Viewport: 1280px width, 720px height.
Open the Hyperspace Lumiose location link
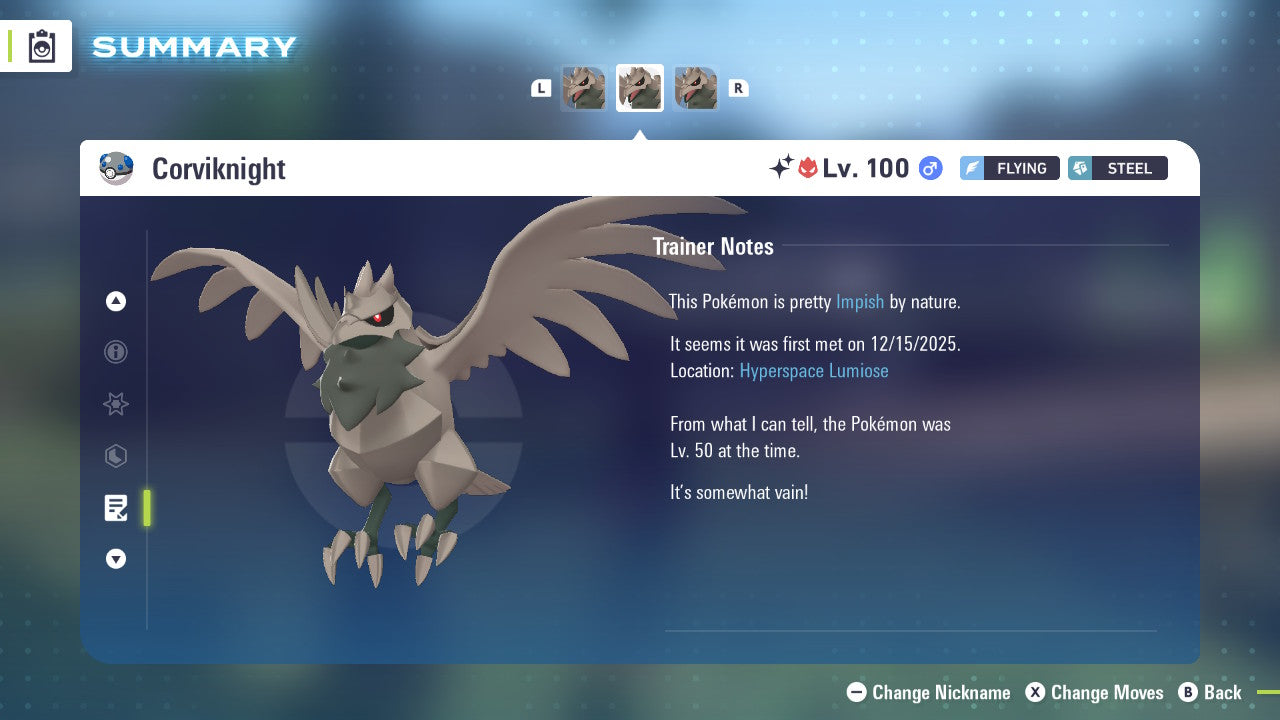pos(813,370)
